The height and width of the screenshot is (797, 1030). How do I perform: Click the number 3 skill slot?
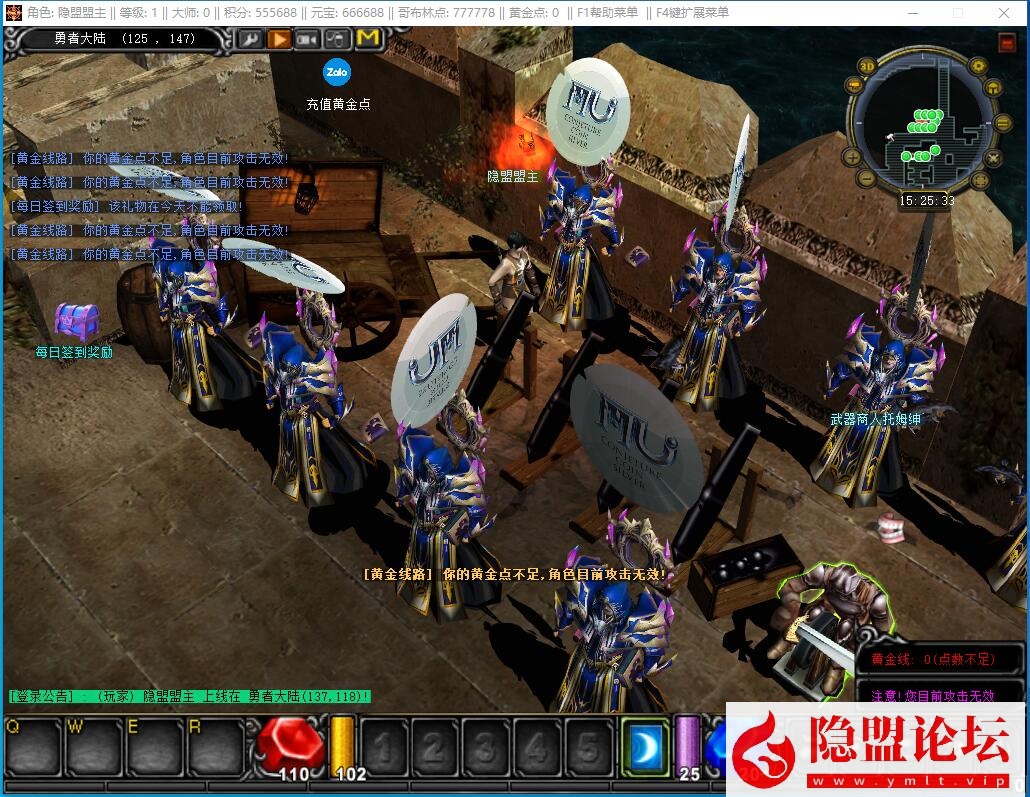pos(484,747)
